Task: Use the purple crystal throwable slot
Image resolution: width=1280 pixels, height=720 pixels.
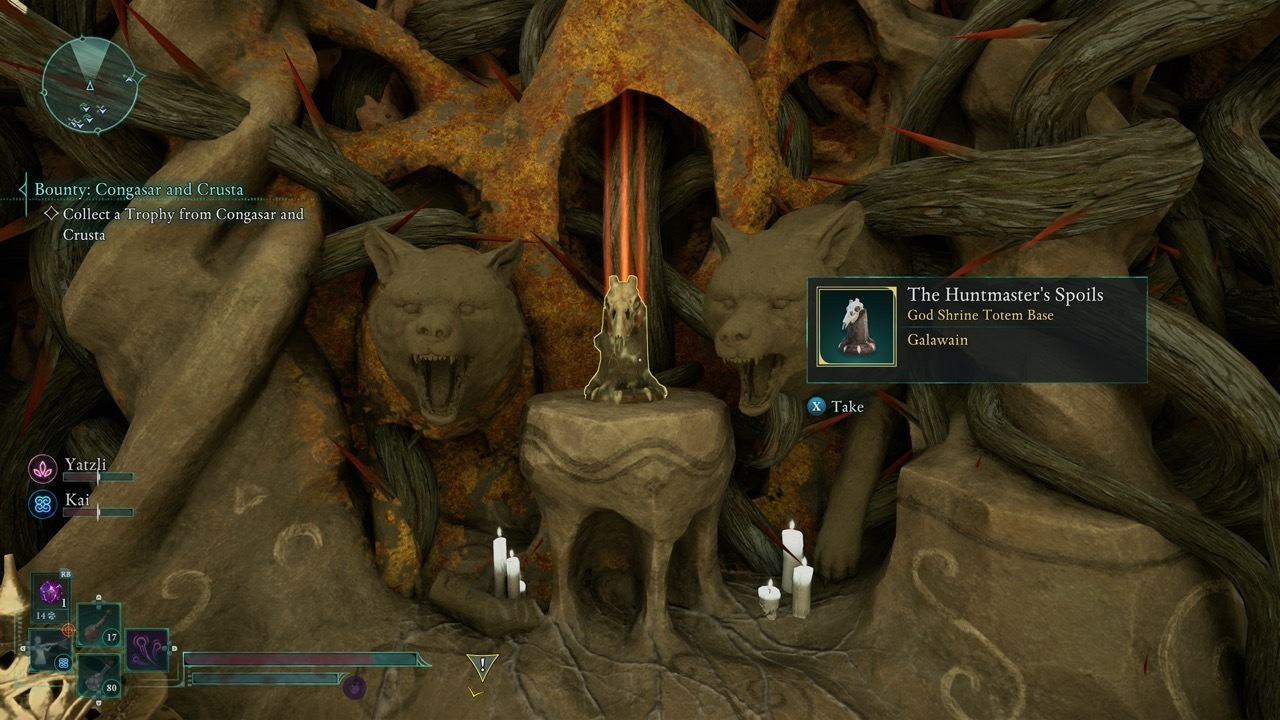Action: (x=51, y=591)
